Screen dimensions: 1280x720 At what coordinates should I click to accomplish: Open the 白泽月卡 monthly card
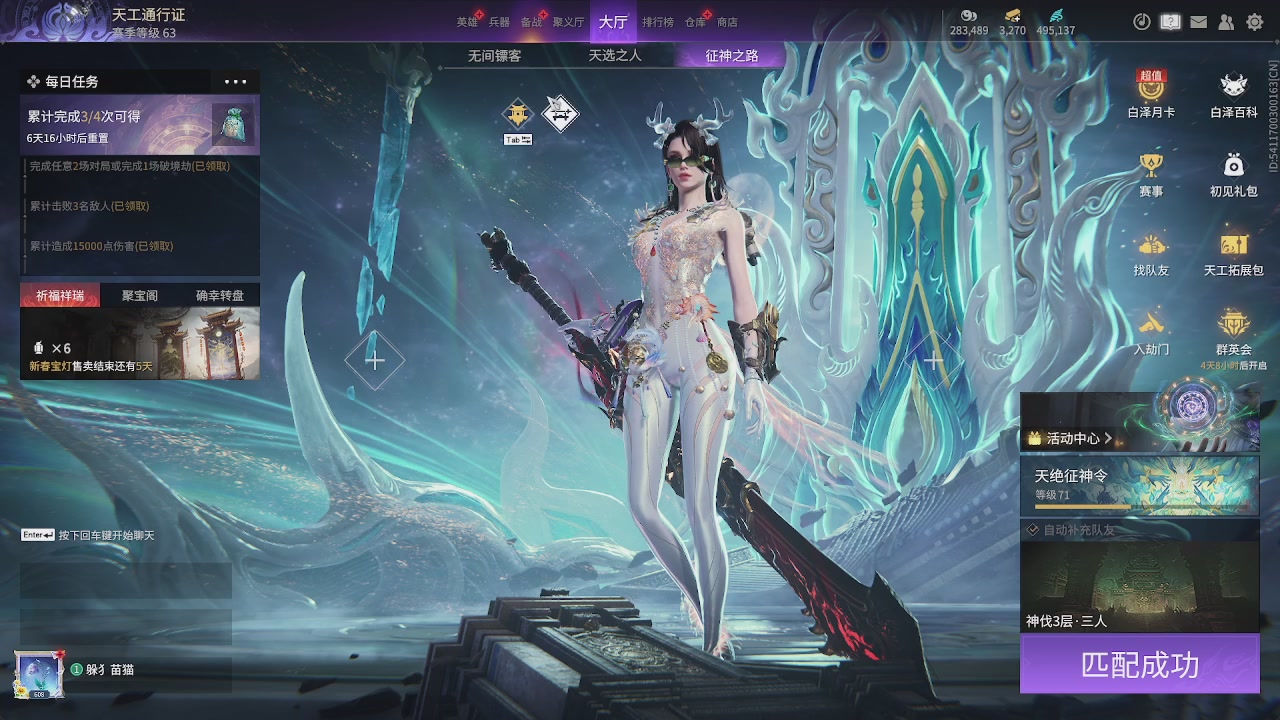[1151, 95]
